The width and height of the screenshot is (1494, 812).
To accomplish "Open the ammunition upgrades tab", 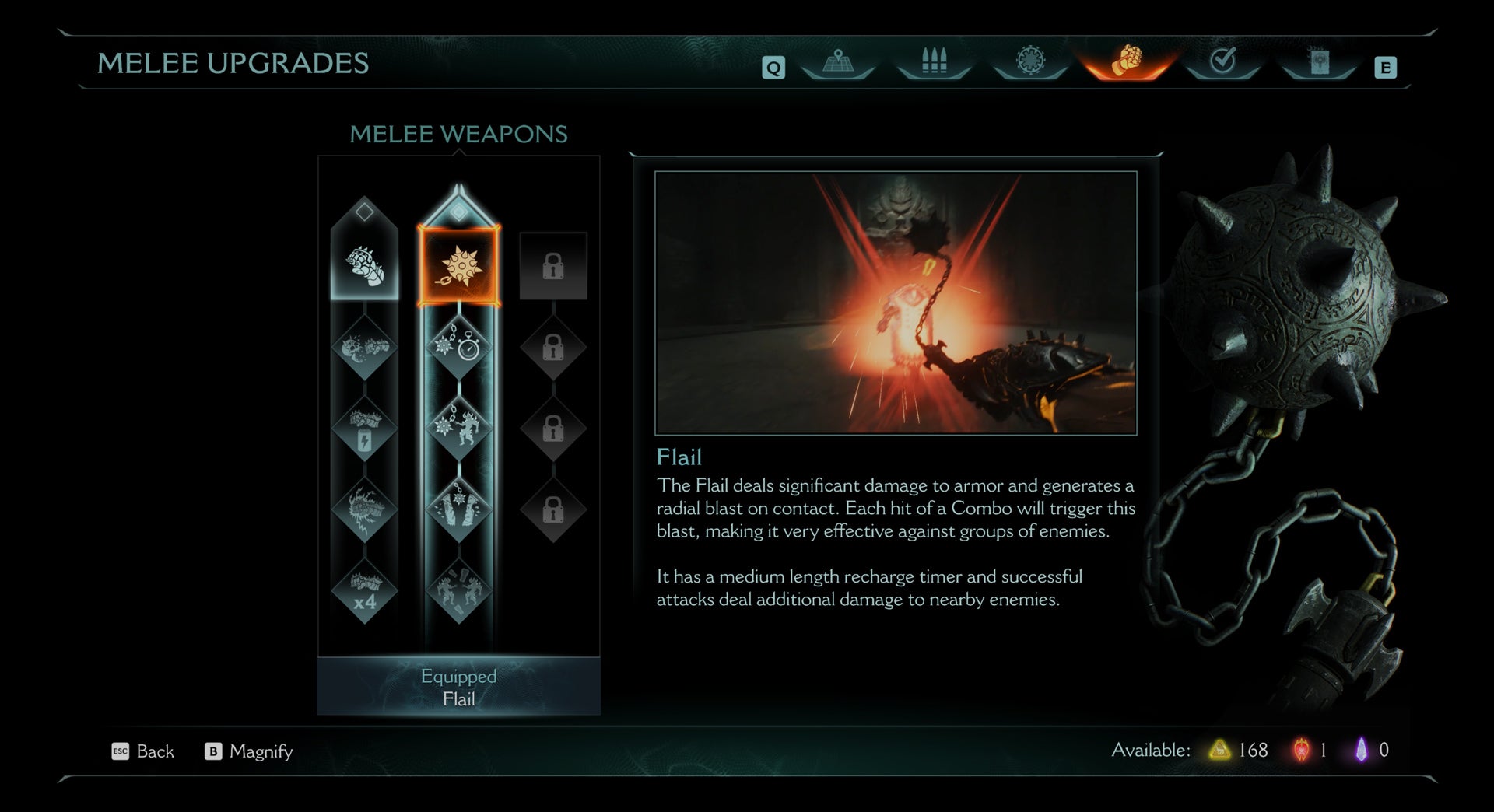I will pyautogui.click(x=933, y=62).
